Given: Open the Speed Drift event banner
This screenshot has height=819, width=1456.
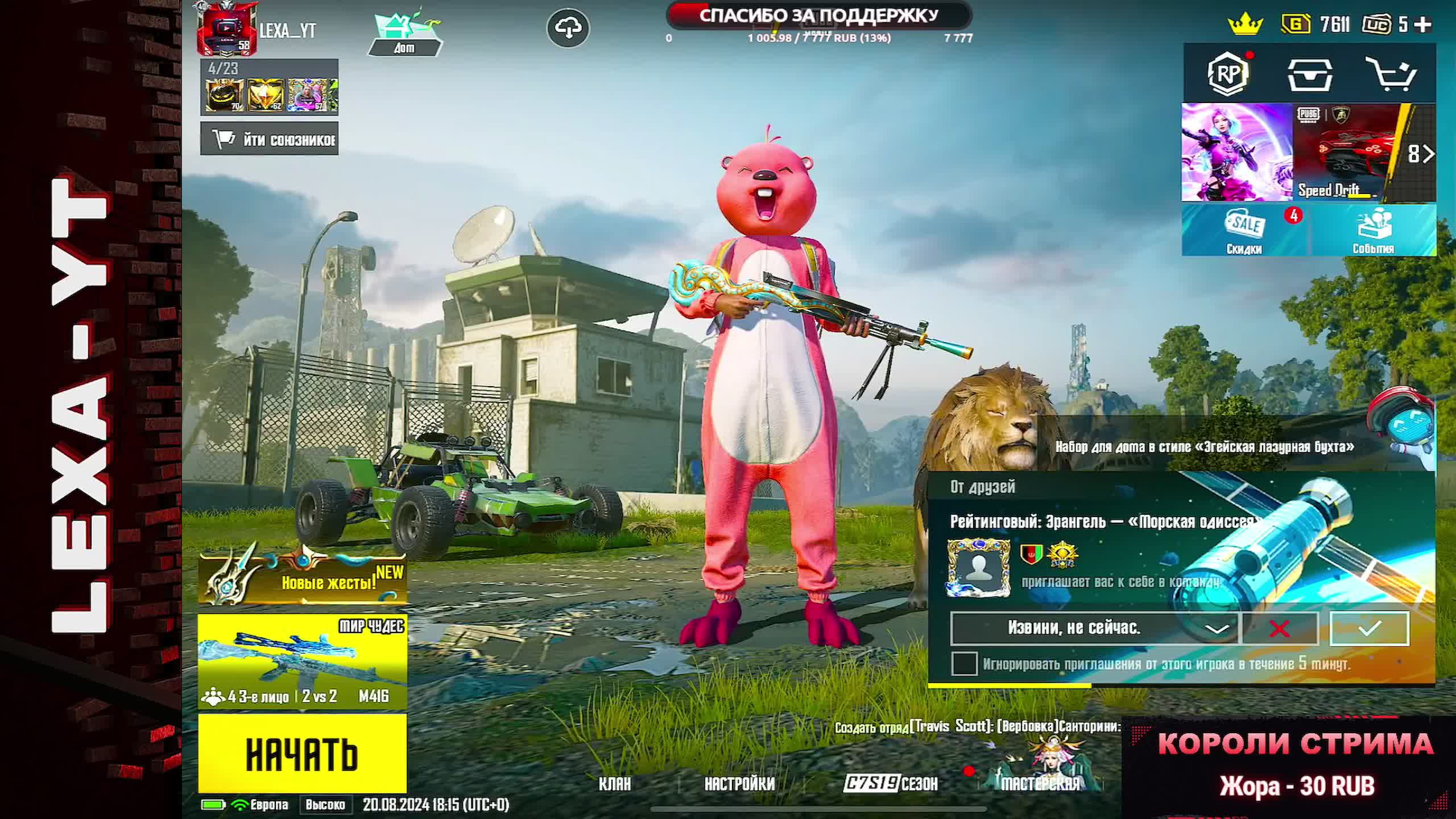Looking at the screenshot, I should click(x=1346, y=152).
